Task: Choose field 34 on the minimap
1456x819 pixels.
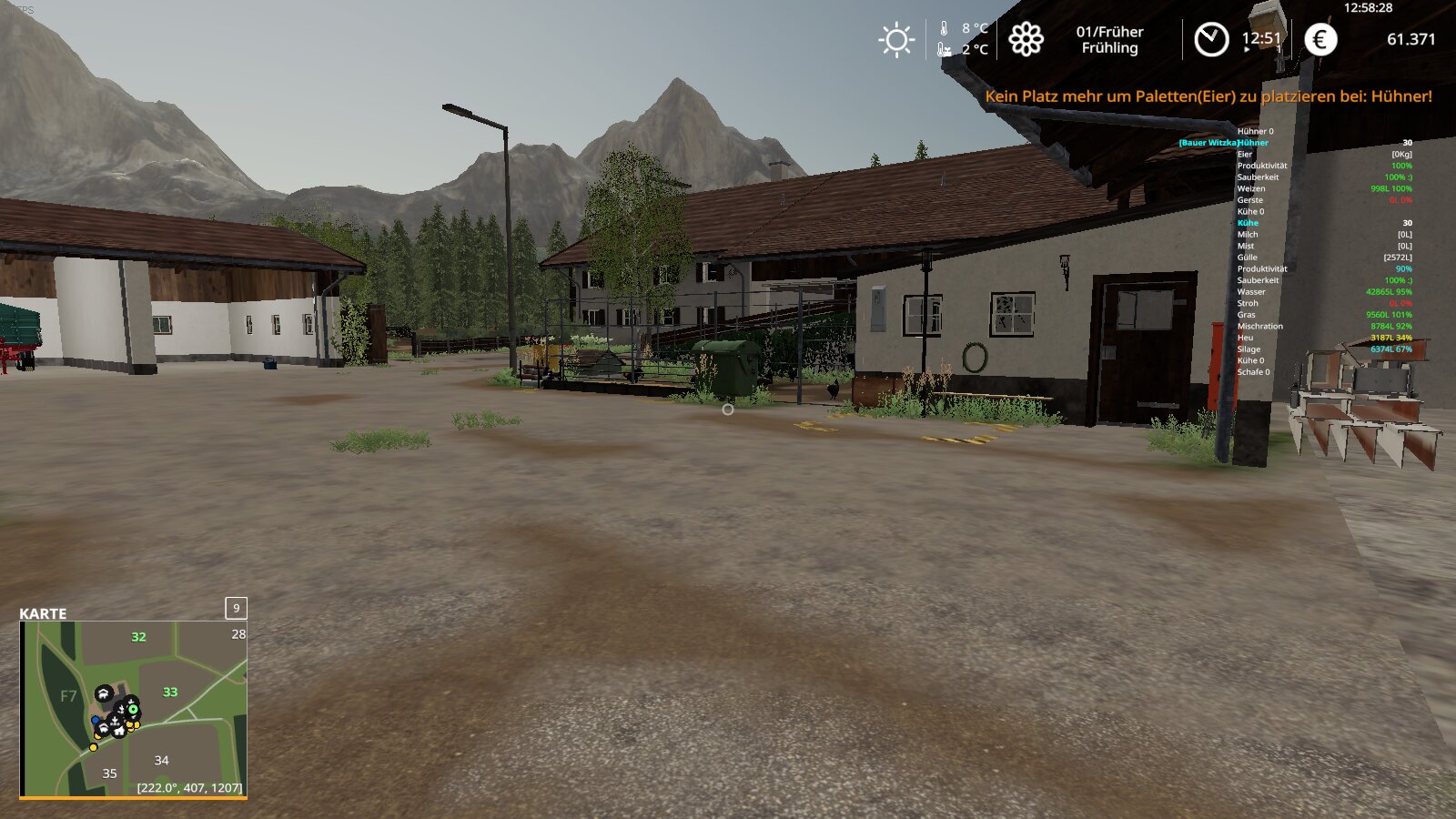Action: tap(161, 760)
